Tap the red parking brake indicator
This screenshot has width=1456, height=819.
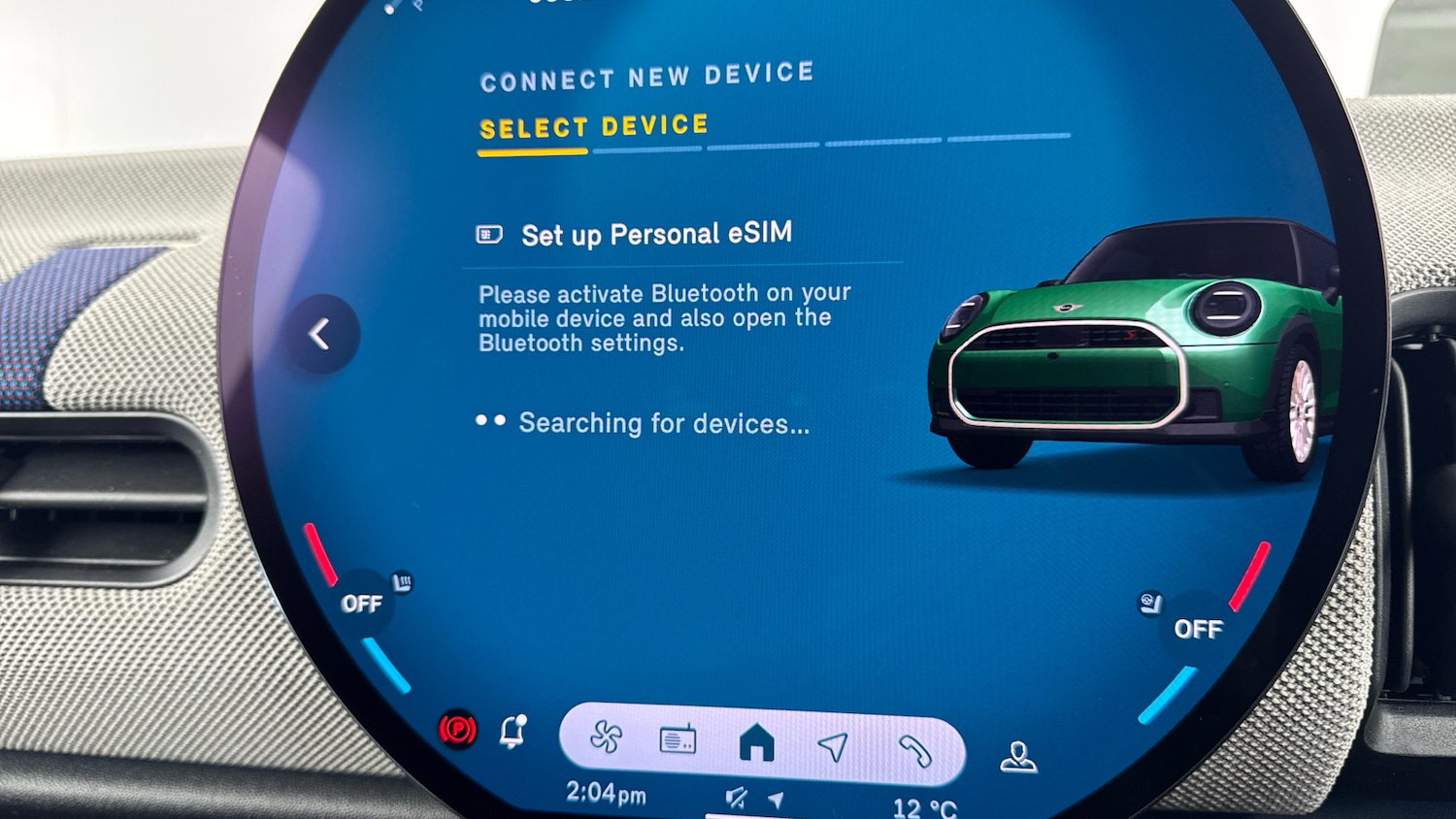(458, 729)
